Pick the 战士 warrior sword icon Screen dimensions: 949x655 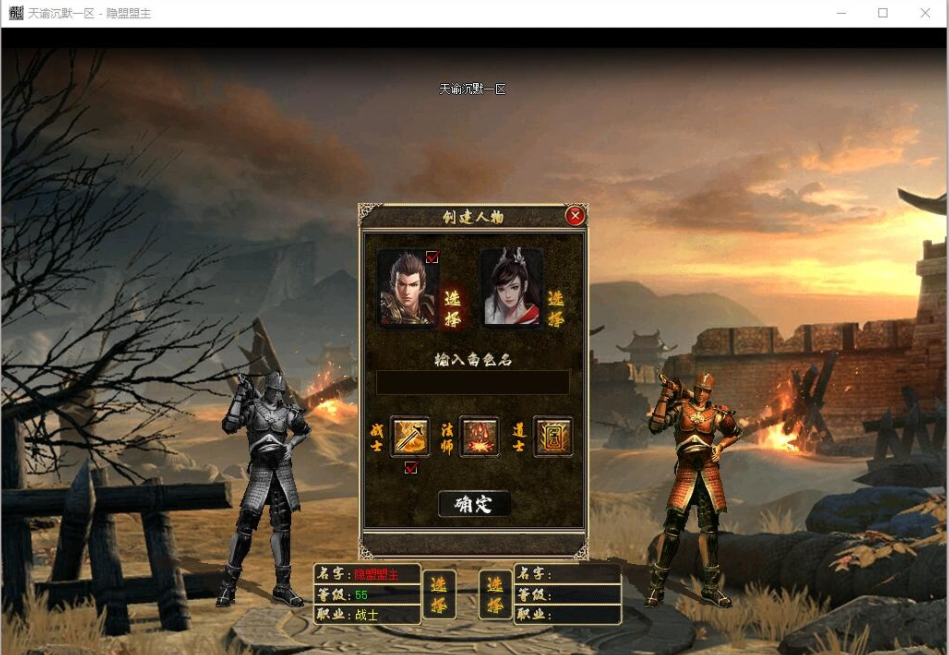(410, 437)
